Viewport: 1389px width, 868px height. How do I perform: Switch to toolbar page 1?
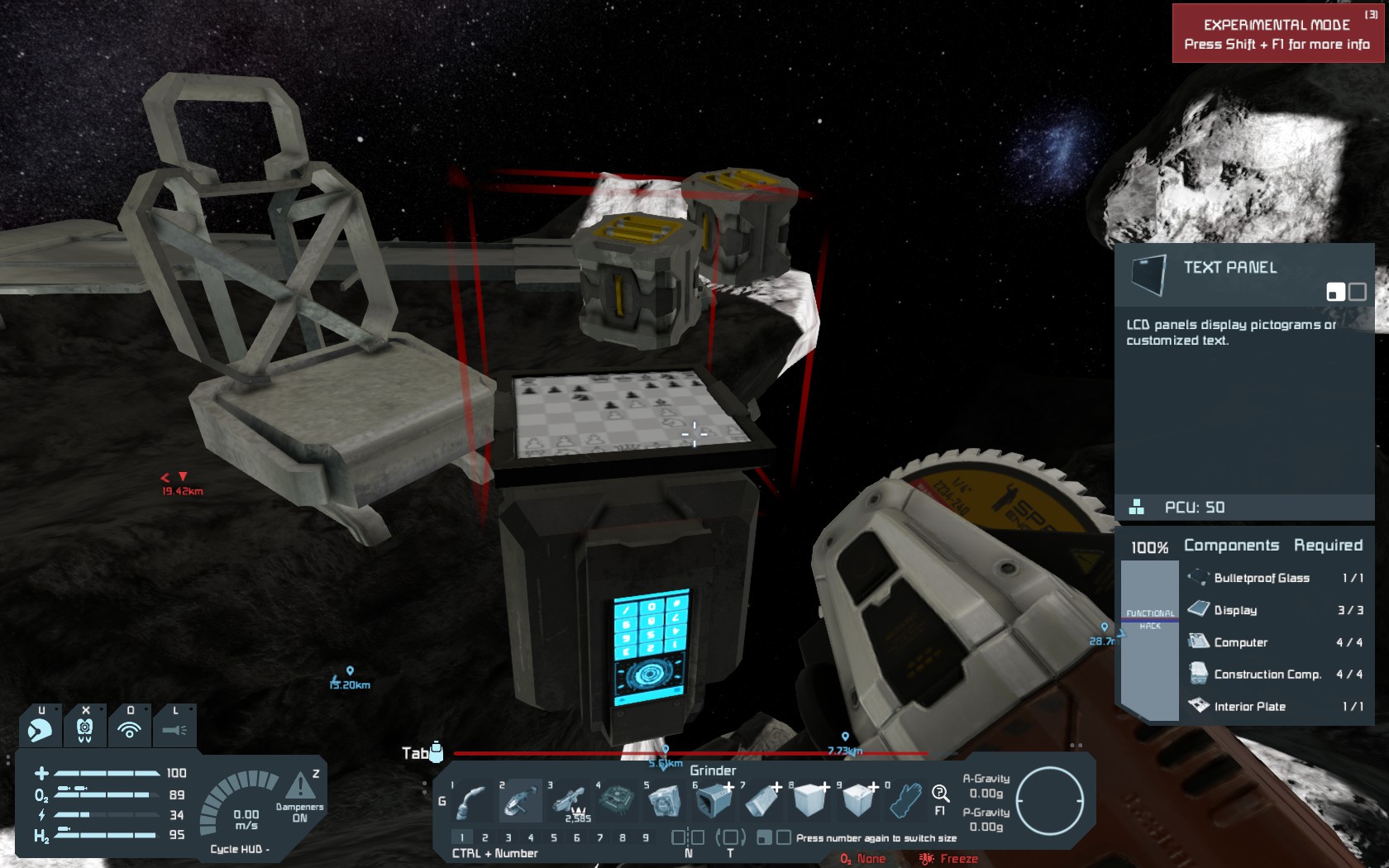pos(462,837)
